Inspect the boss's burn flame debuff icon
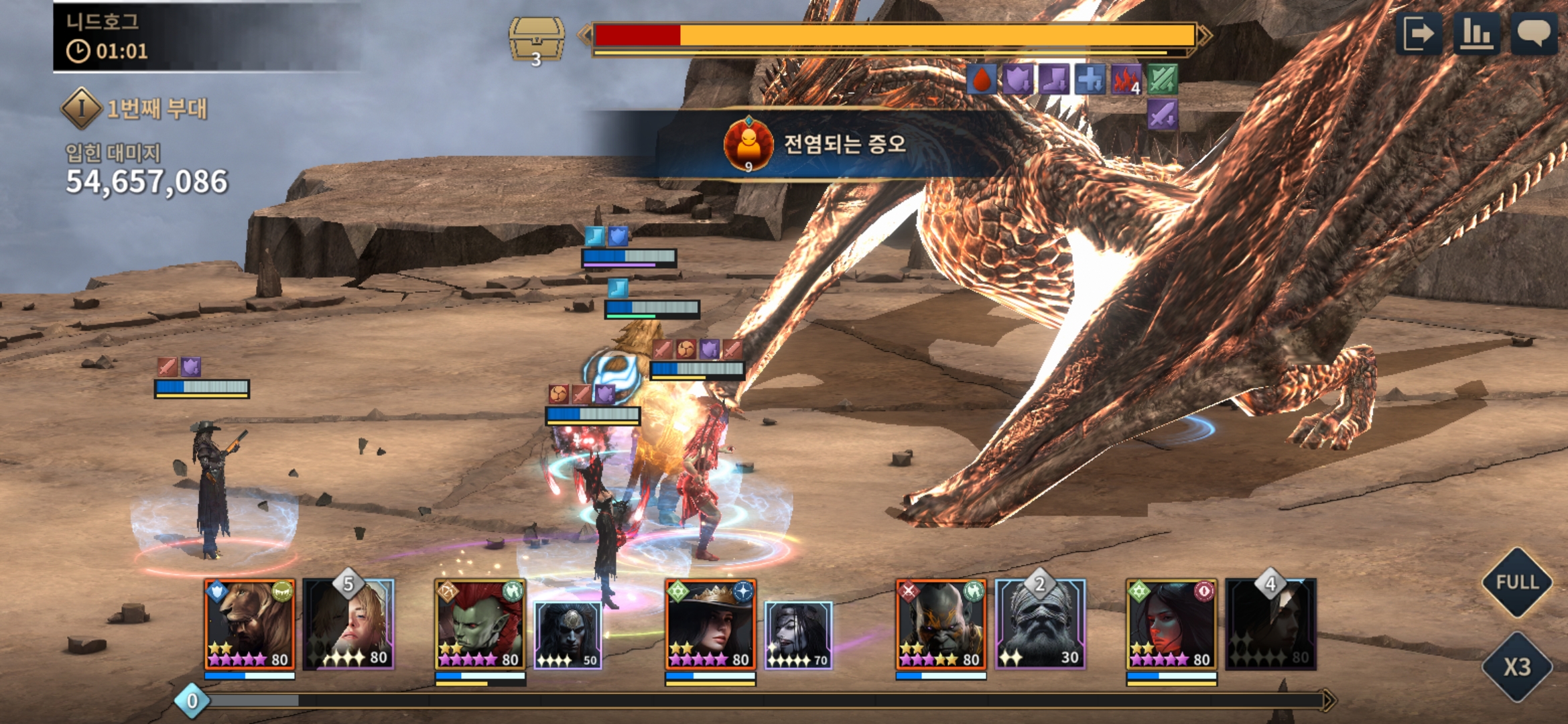Image resolution: width=1568 pixels, height=724 pixels. (x=1126, y=80)
